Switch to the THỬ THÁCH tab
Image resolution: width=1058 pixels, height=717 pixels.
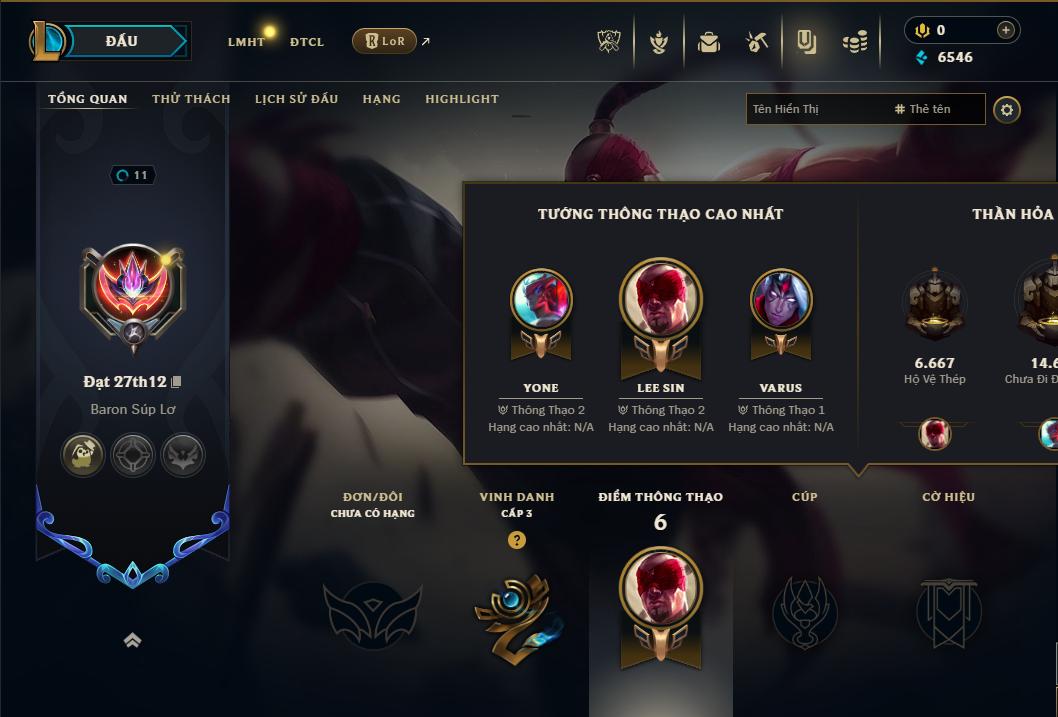pyautogui.click(x=191, y=99)
